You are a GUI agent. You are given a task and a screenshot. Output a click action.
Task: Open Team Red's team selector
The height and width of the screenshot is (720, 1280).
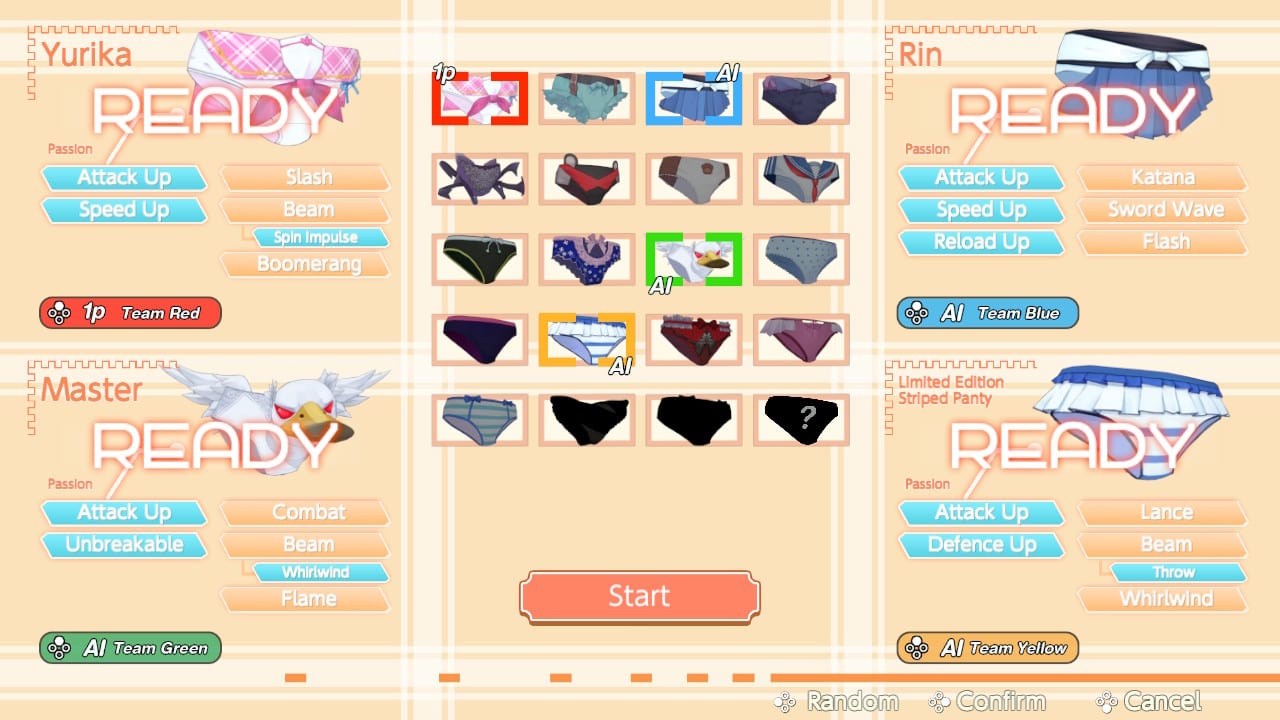[x=130, y=312]
